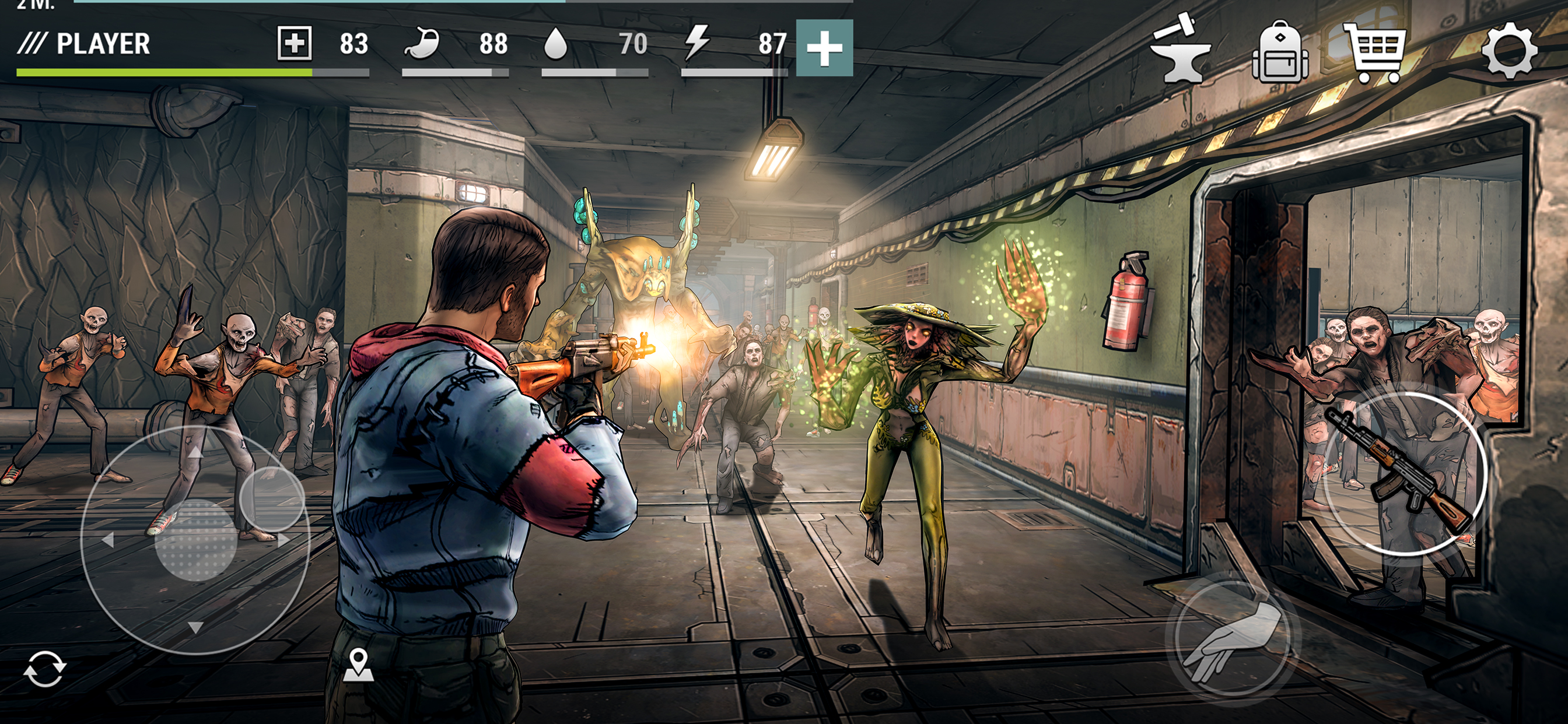The height and width of the screenshot is (724, 1568).
Task: Tap the teal plus button
Action: pos(824,48)
